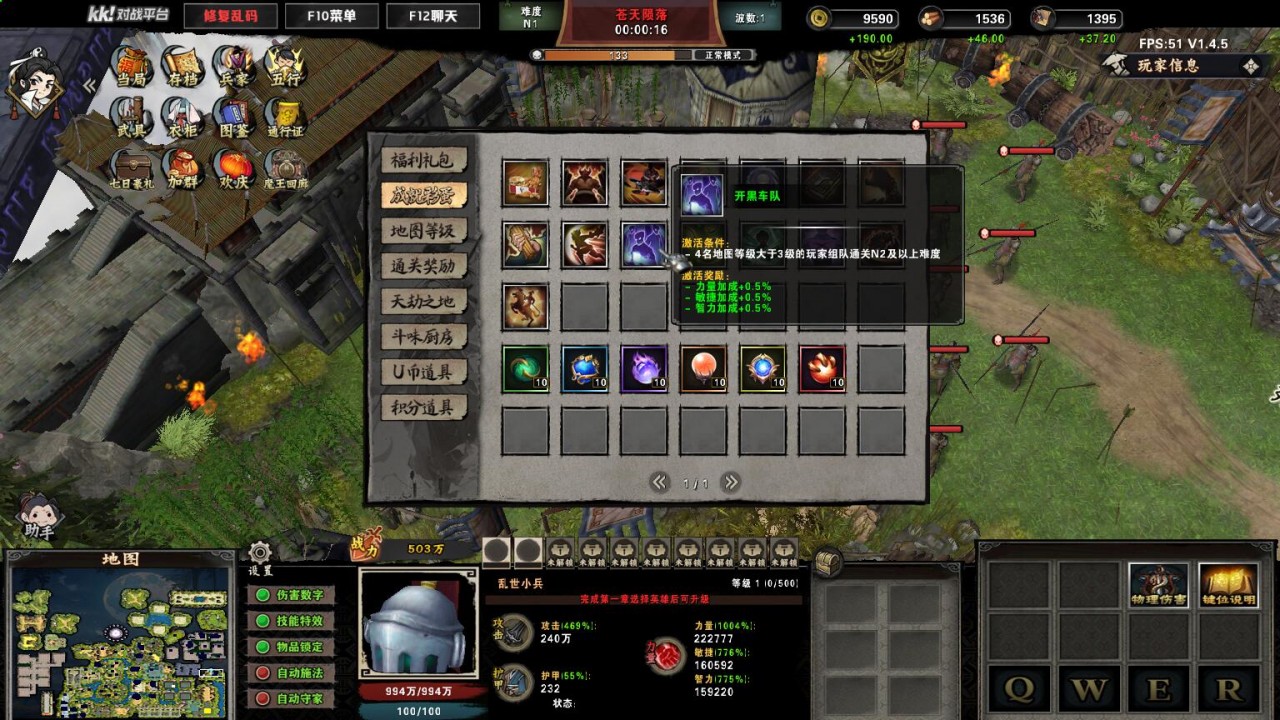Select the green swirl orb item
1280x720 pixels.
coord(525,369)
